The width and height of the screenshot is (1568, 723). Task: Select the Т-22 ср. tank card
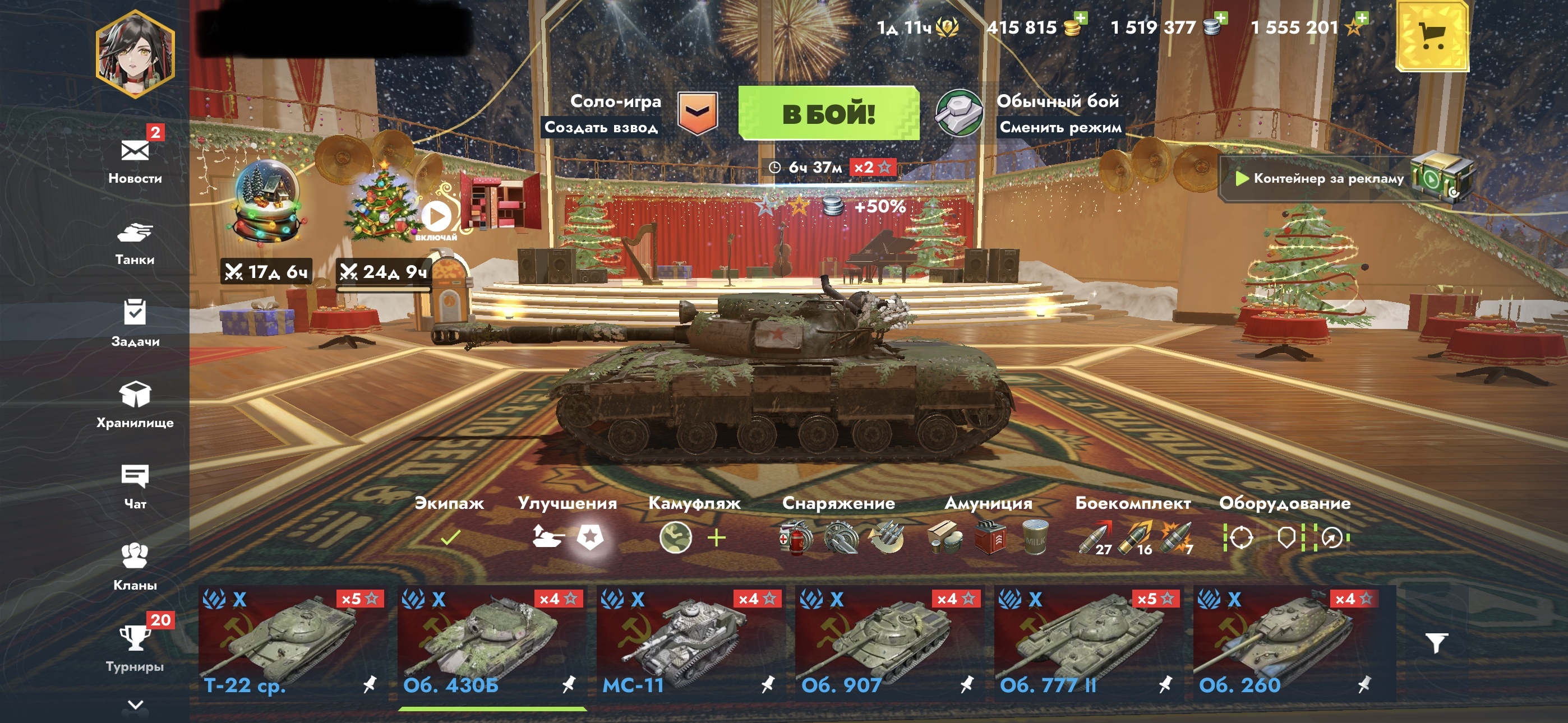(x=292, y=643)
